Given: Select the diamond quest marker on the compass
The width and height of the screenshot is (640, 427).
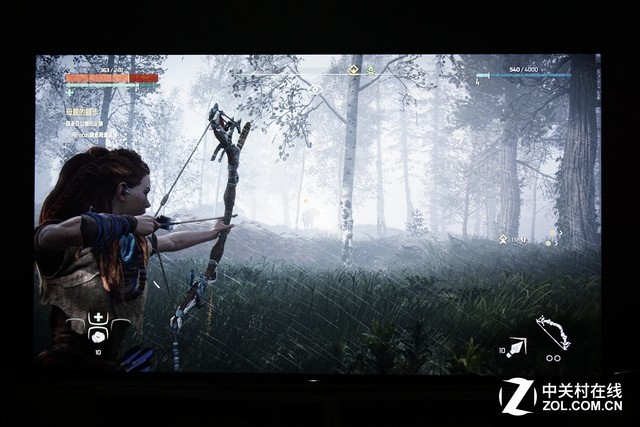Looking at the screenshot, I should click(x=353, y=70).
